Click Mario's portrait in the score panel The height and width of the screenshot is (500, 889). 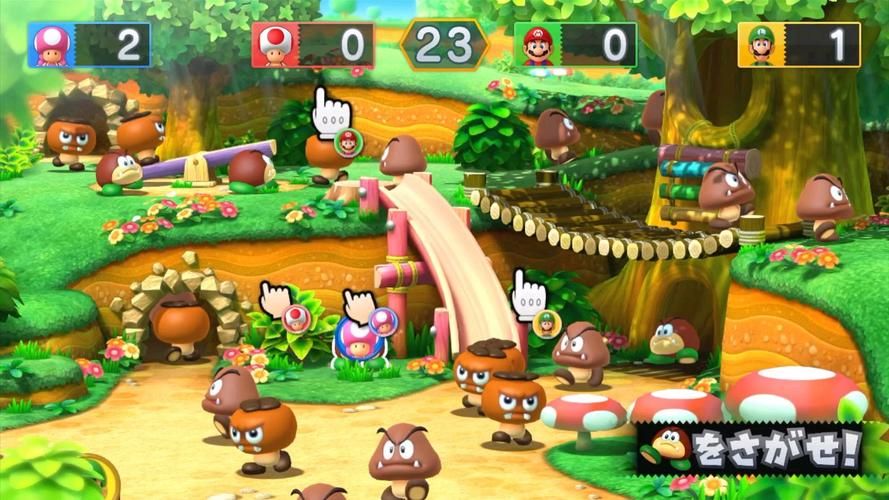coord(540,45)
